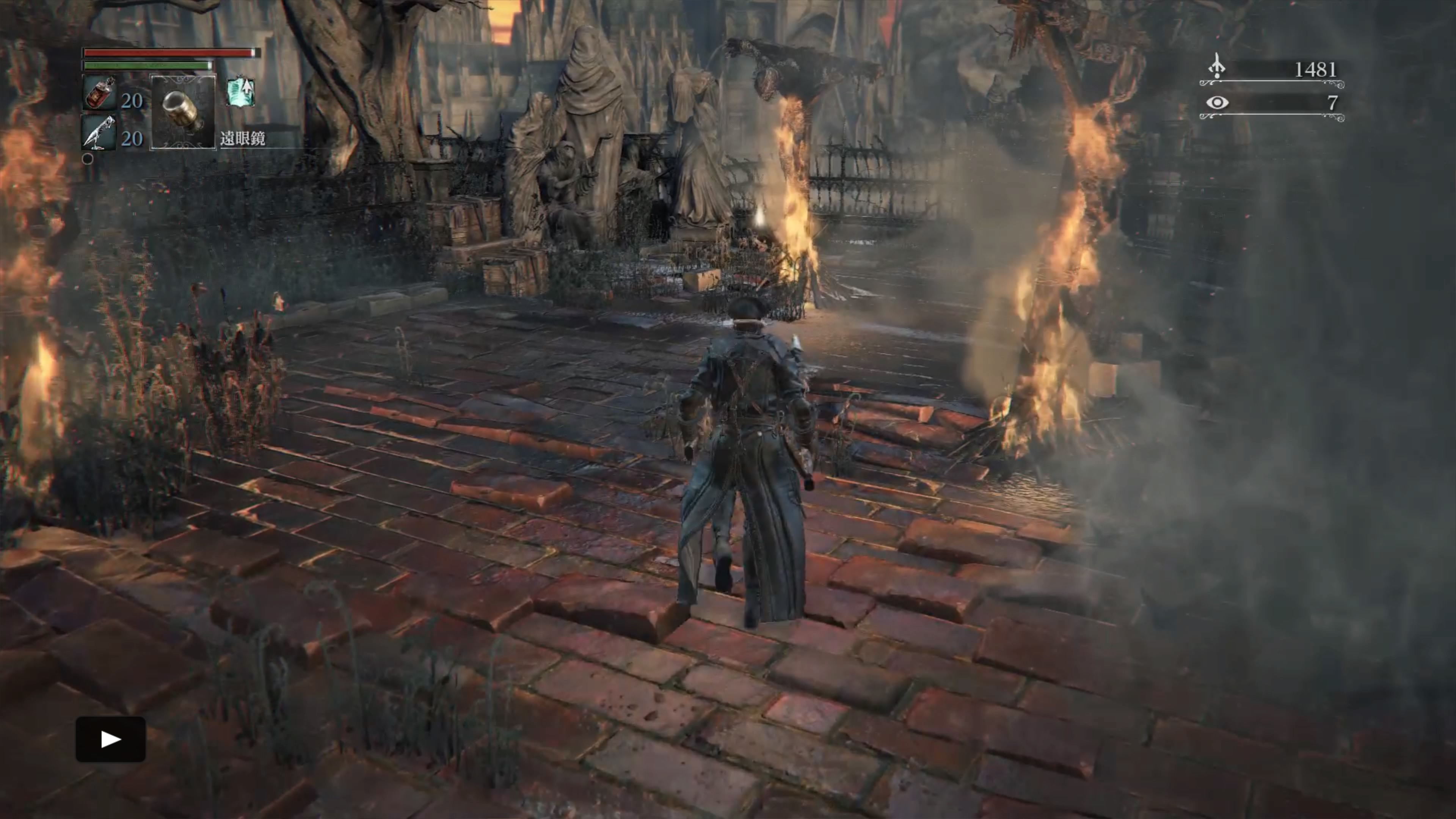
Task: Click the teal ribcage buff status icon
Action: tap(241, 92)
